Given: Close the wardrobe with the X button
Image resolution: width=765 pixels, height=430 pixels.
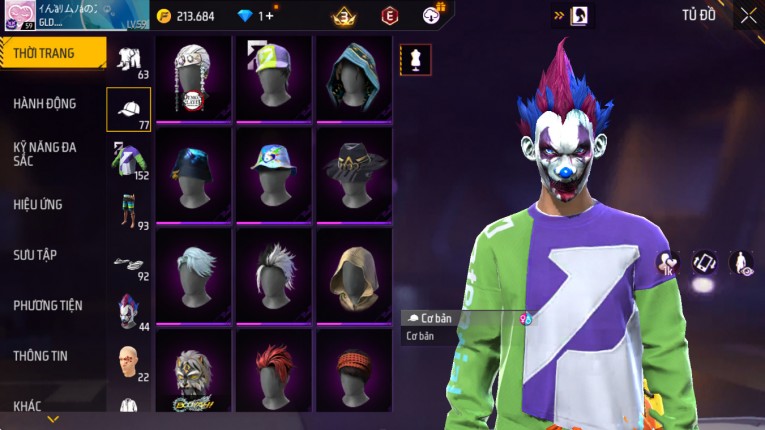Looking at the screenshot, I should 748,15.
